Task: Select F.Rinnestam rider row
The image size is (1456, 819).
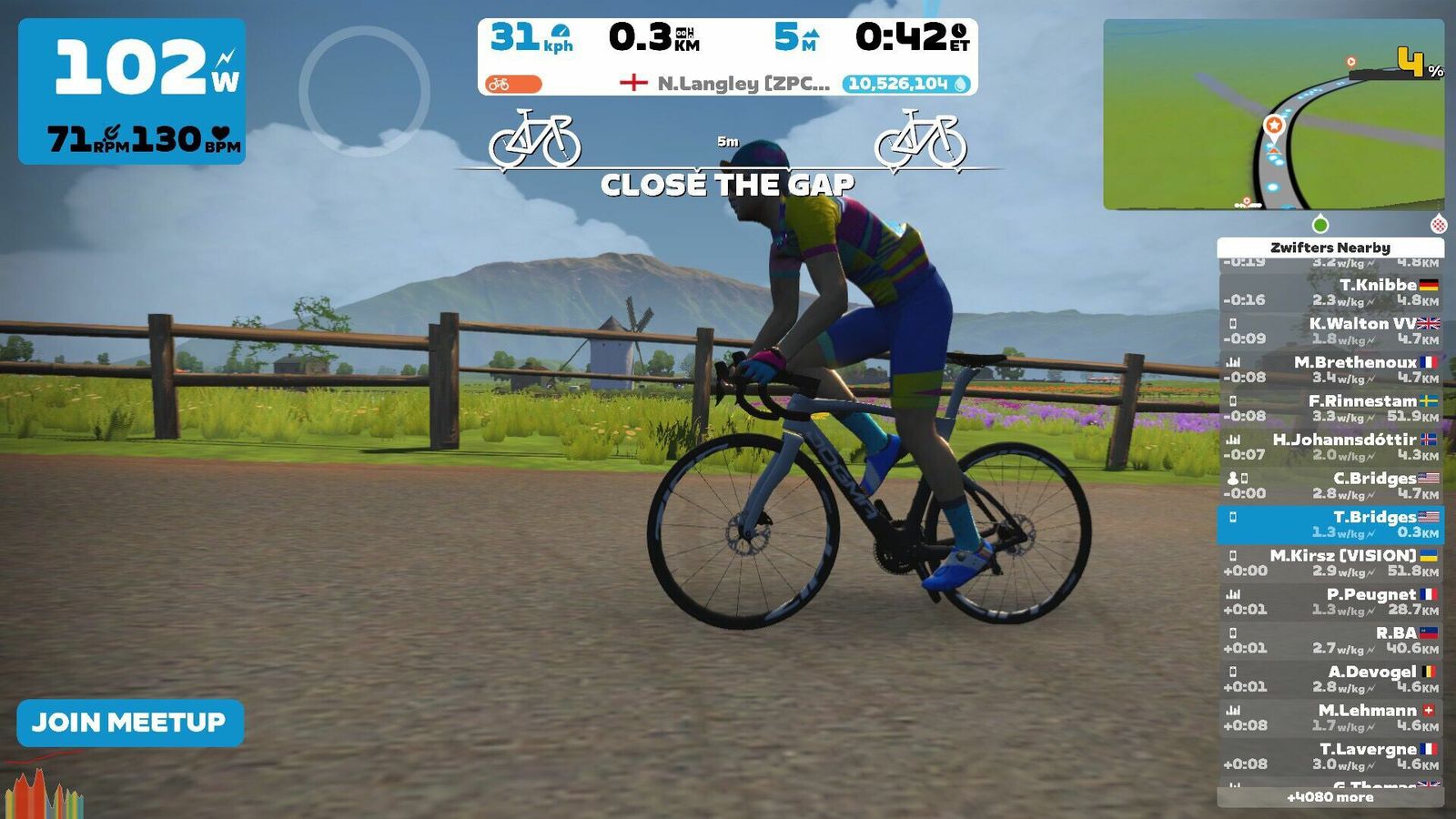Action: coord(1330,408)
